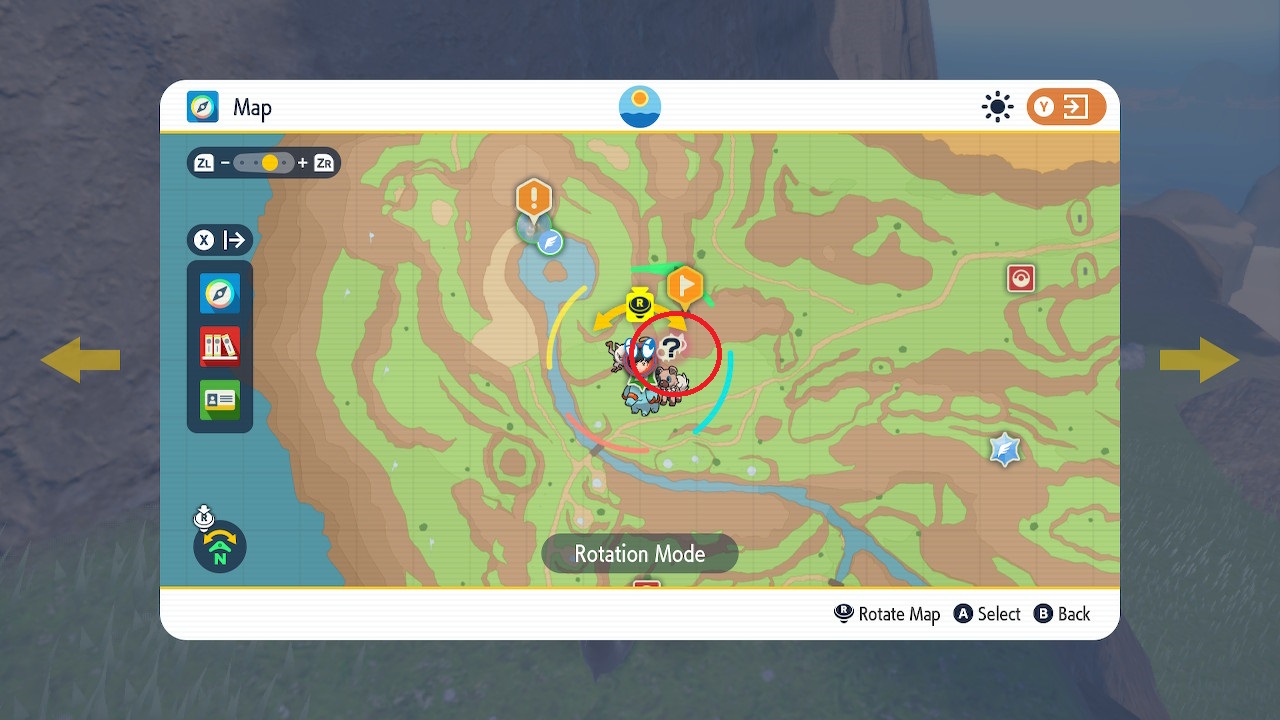Viewport: 1280px width, 720px height.
Task: Open the Pokédex red bookshelf app
Action: click(220, 347)
